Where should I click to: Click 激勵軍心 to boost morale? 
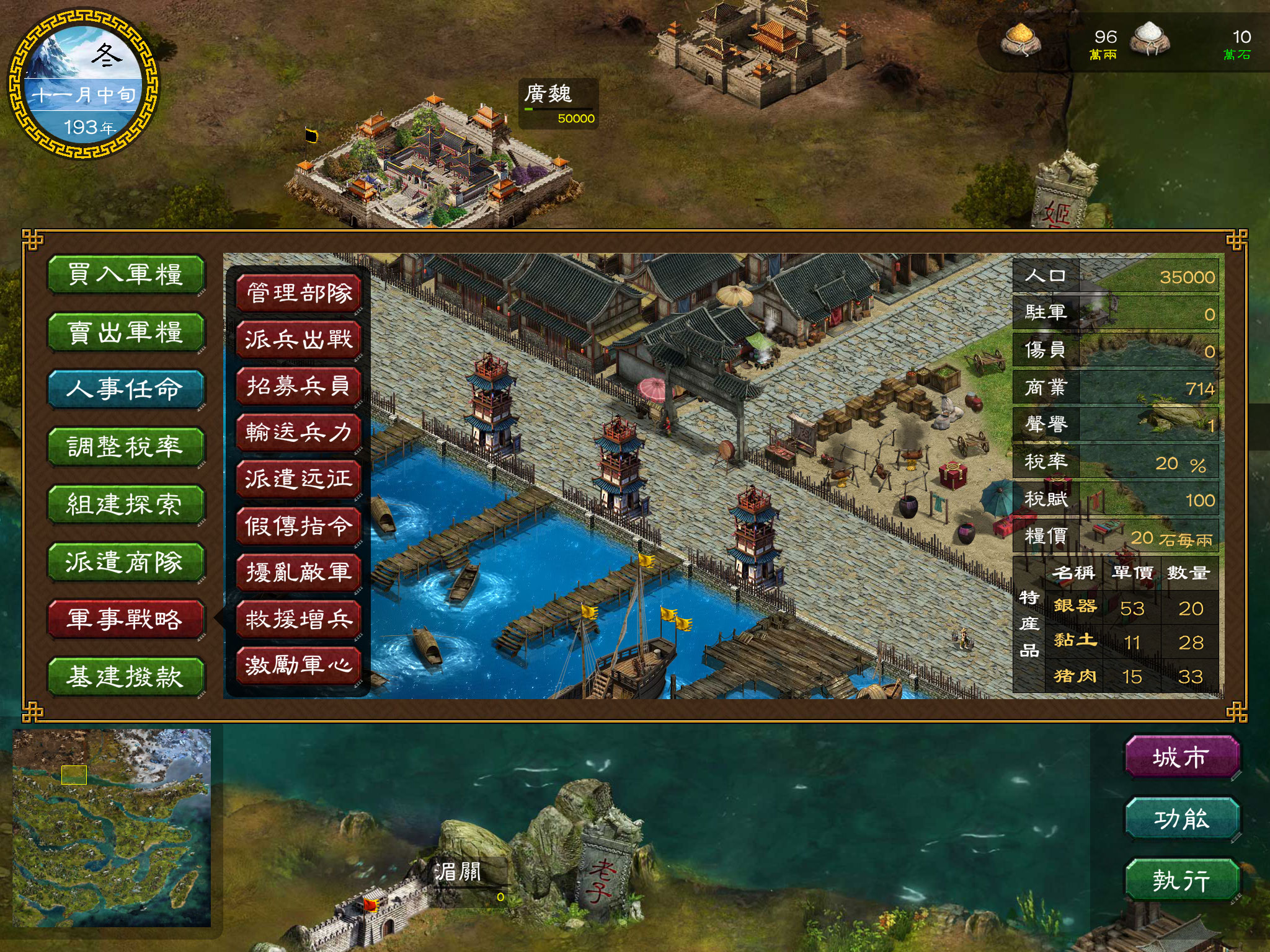[299, 666]
